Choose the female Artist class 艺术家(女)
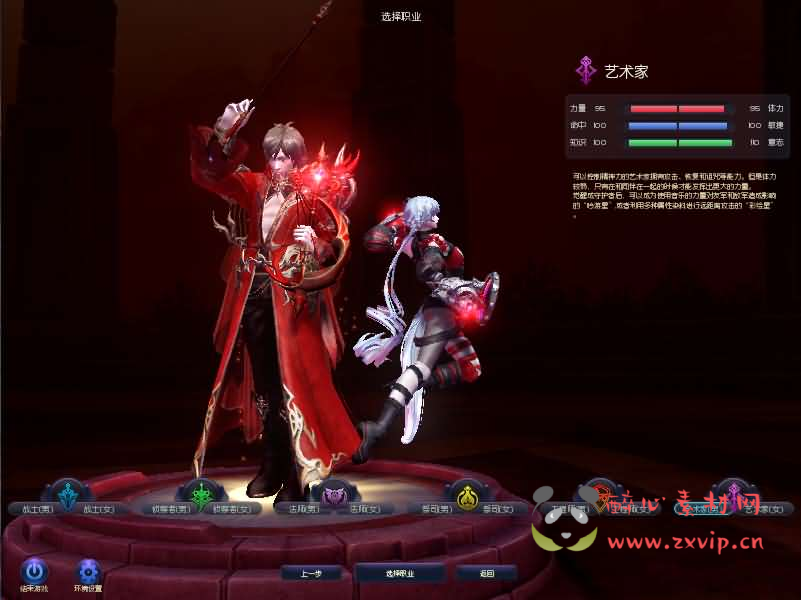Image resolution: width=801 pixels, height=600 pixels. point(762,509)
